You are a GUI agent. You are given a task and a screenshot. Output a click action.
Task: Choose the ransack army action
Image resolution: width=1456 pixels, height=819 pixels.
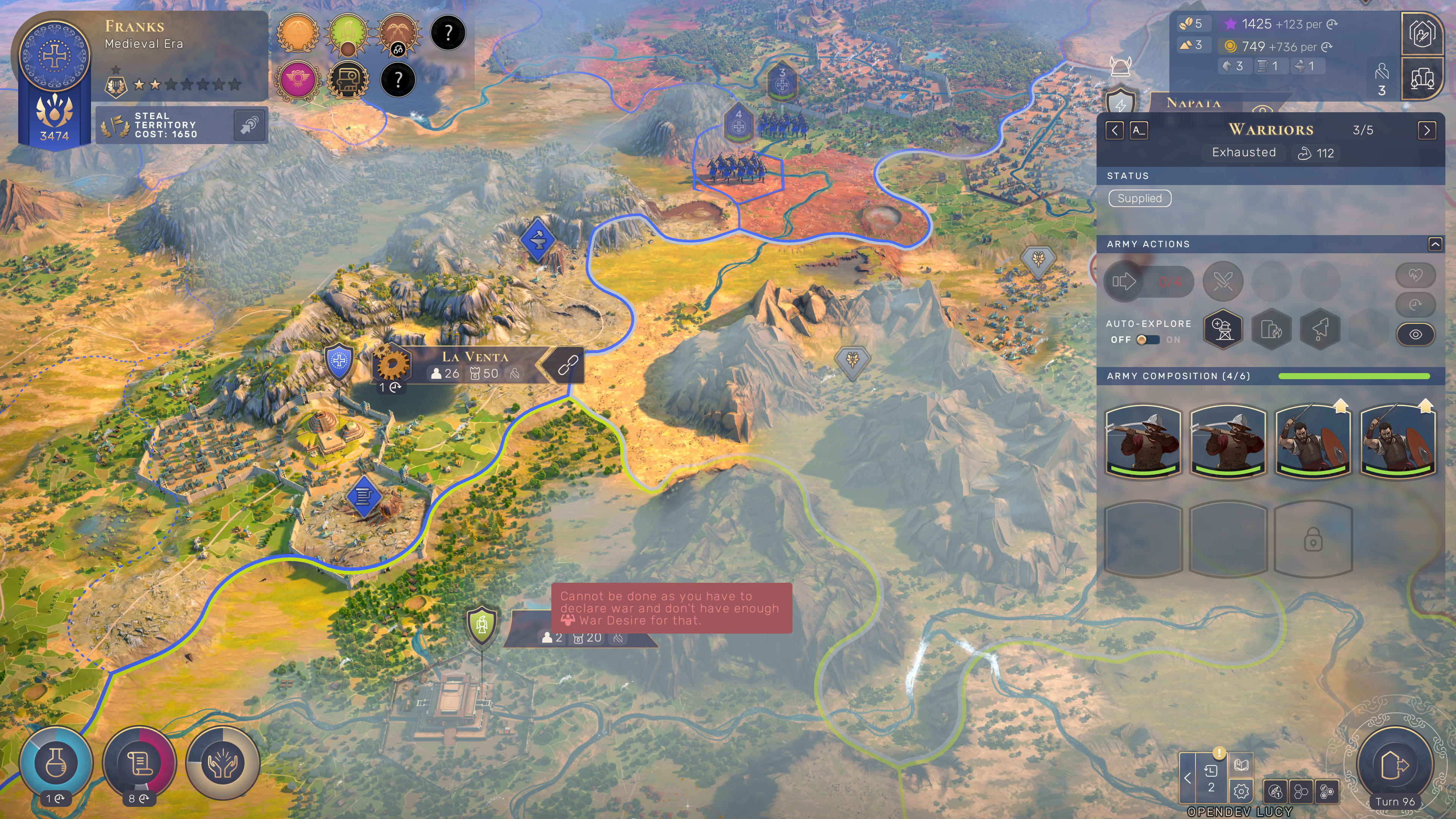coord(1271,329)
